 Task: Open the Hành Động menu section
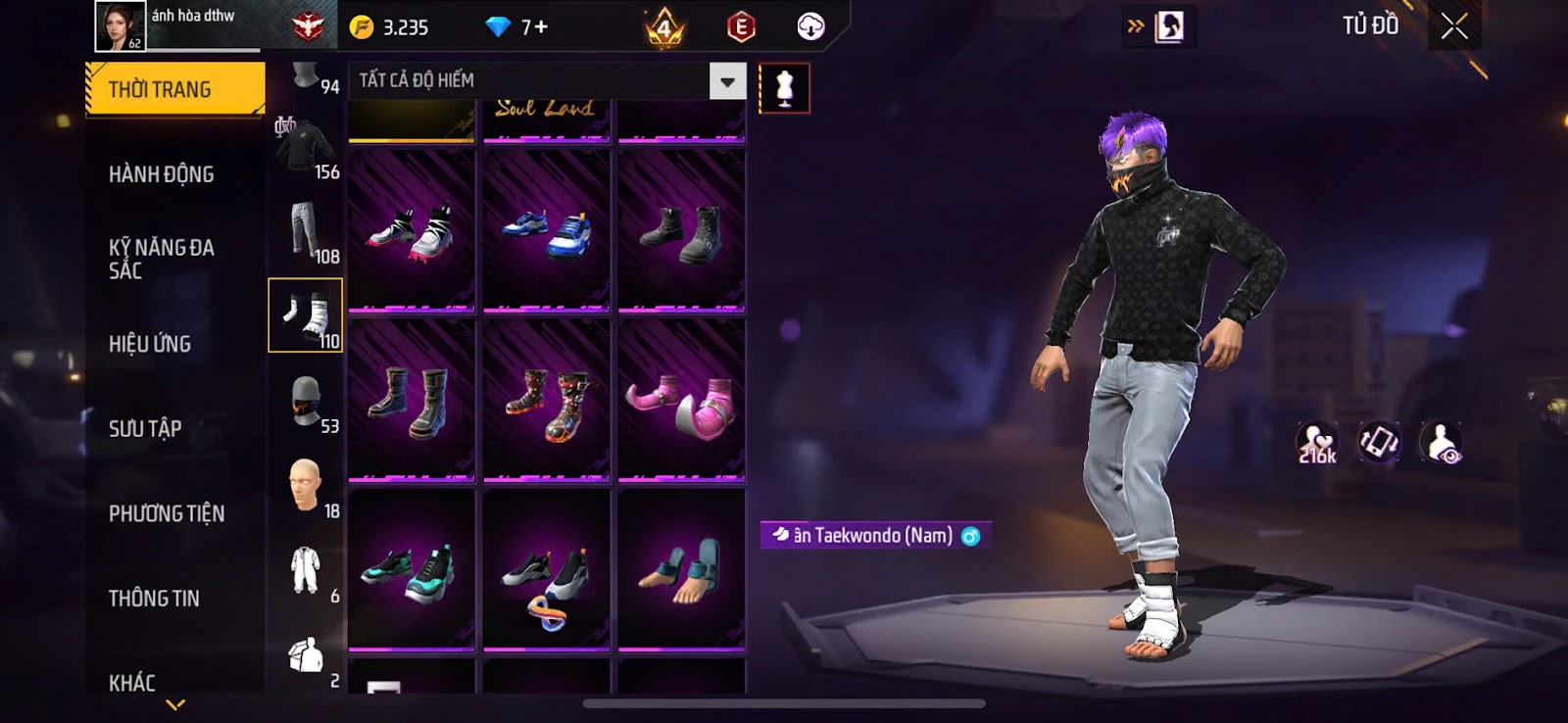point(162,174)
